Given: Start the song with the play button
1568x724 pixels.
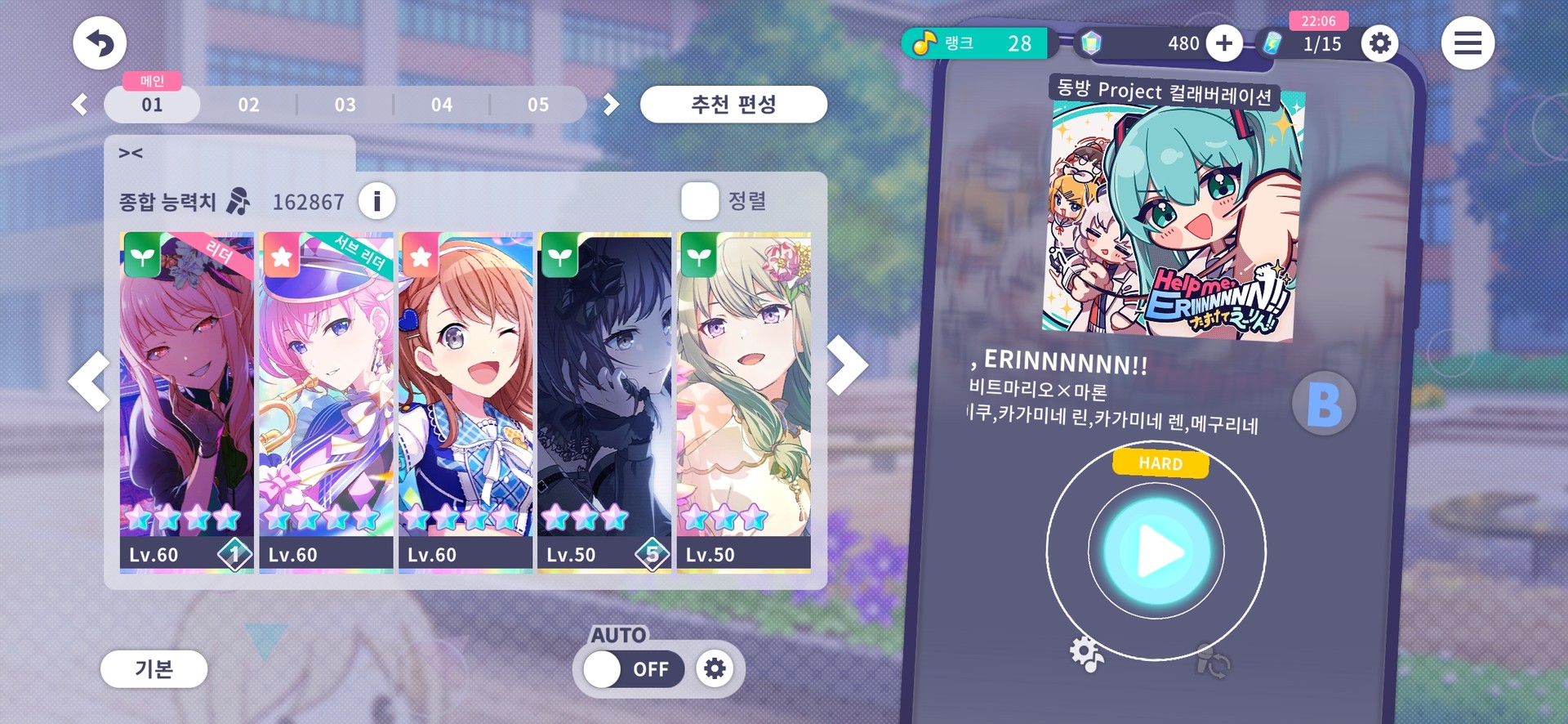Looking at the screenshot, I should (1156, 552).
